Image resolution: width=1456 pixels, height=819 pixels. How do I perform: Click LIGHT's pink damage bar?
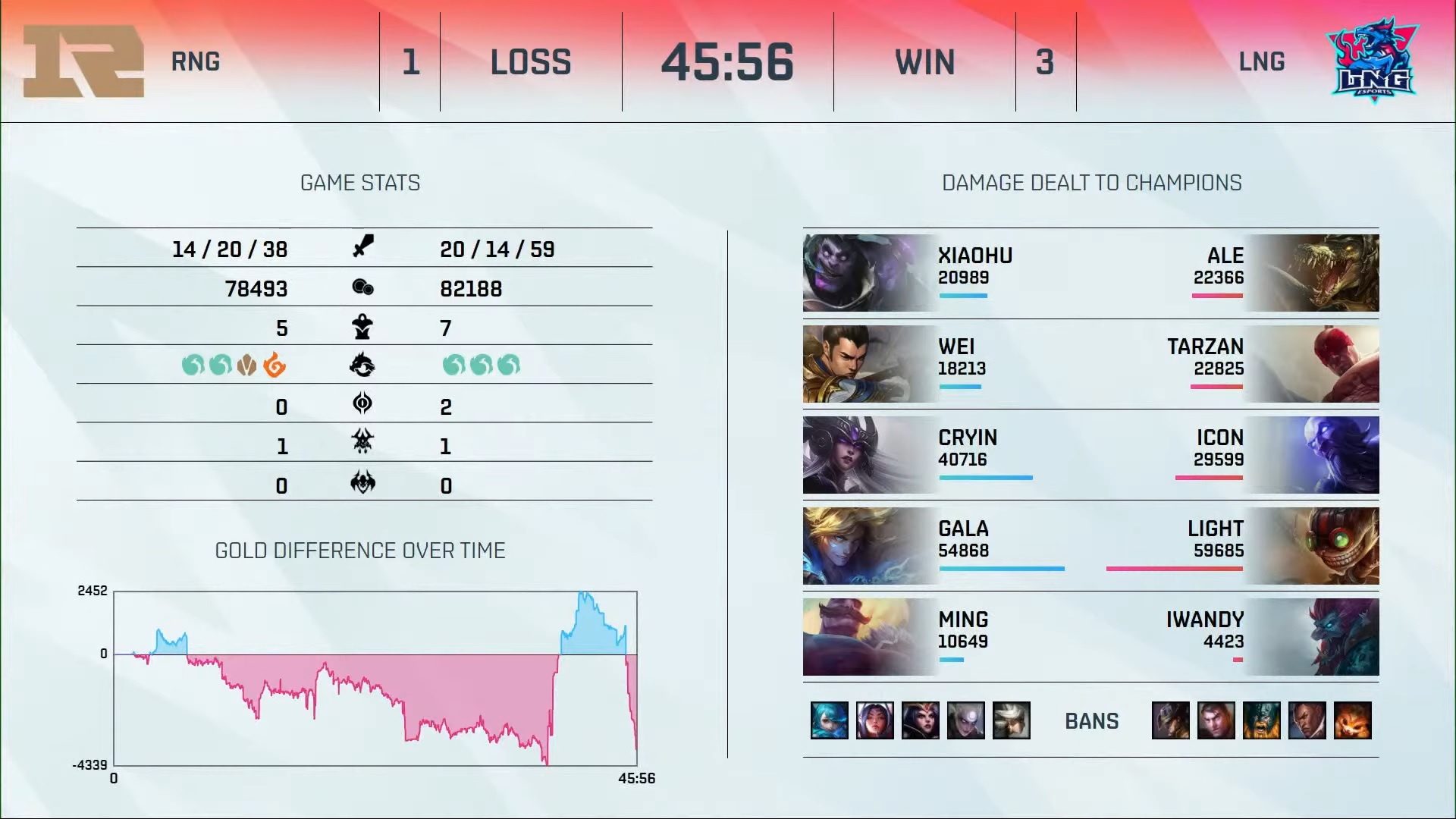pos(1175,567)
